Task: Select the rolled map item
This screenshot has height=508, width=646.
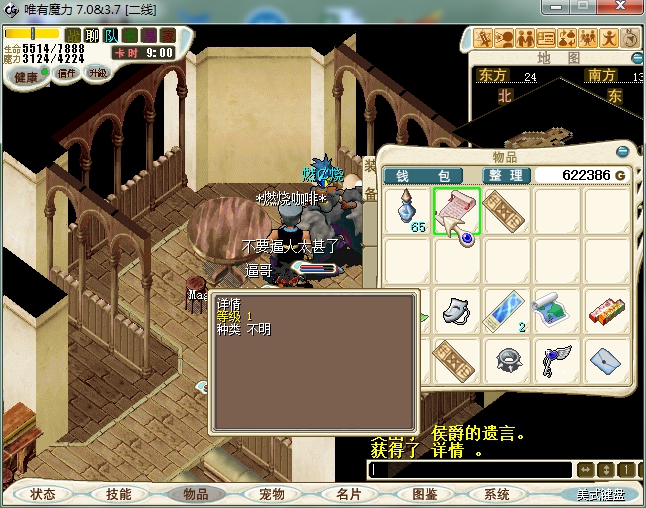Action: coord(557,309)
